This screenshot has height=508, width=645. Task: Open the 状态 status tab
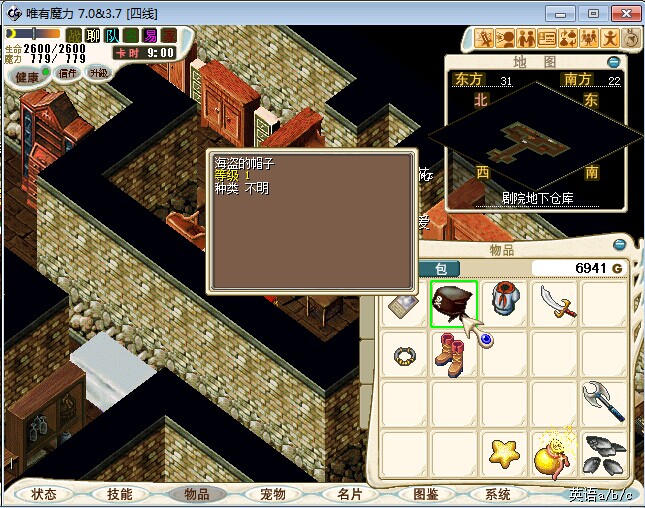44,494
